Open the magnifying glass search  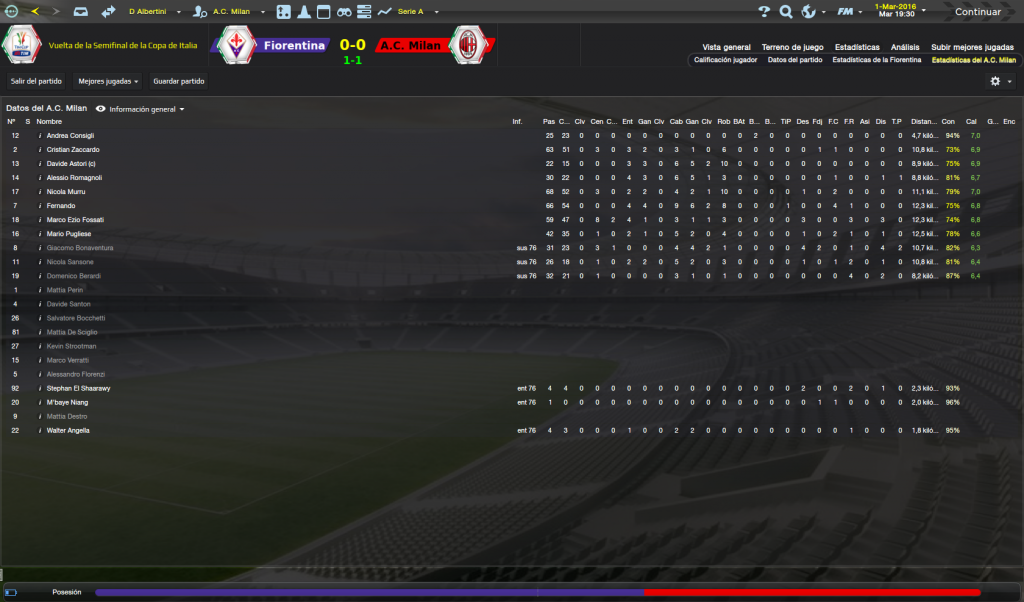(786, 12)
